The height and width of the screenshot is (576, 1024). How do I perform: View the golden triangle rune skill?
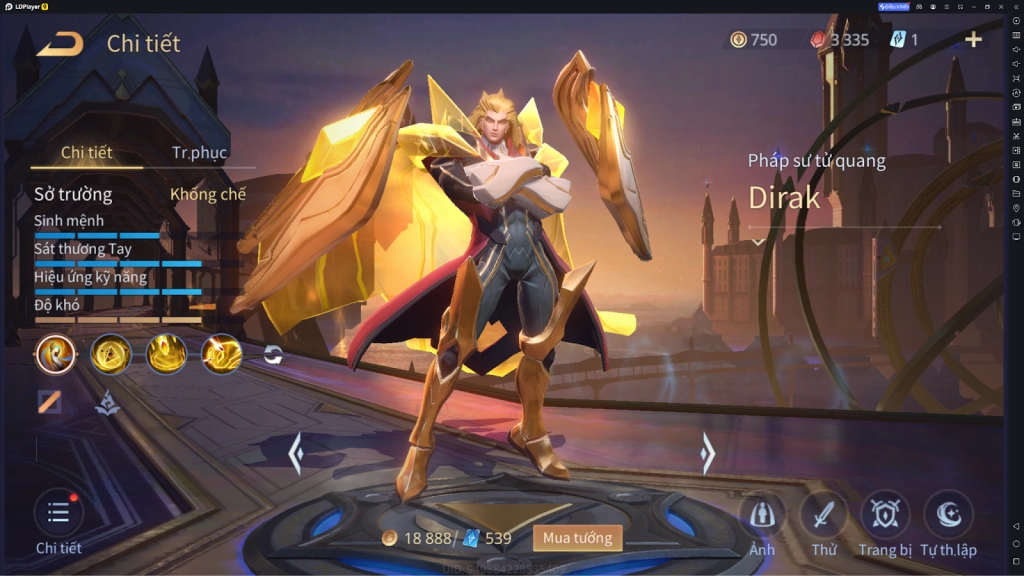tap(111, 354)
